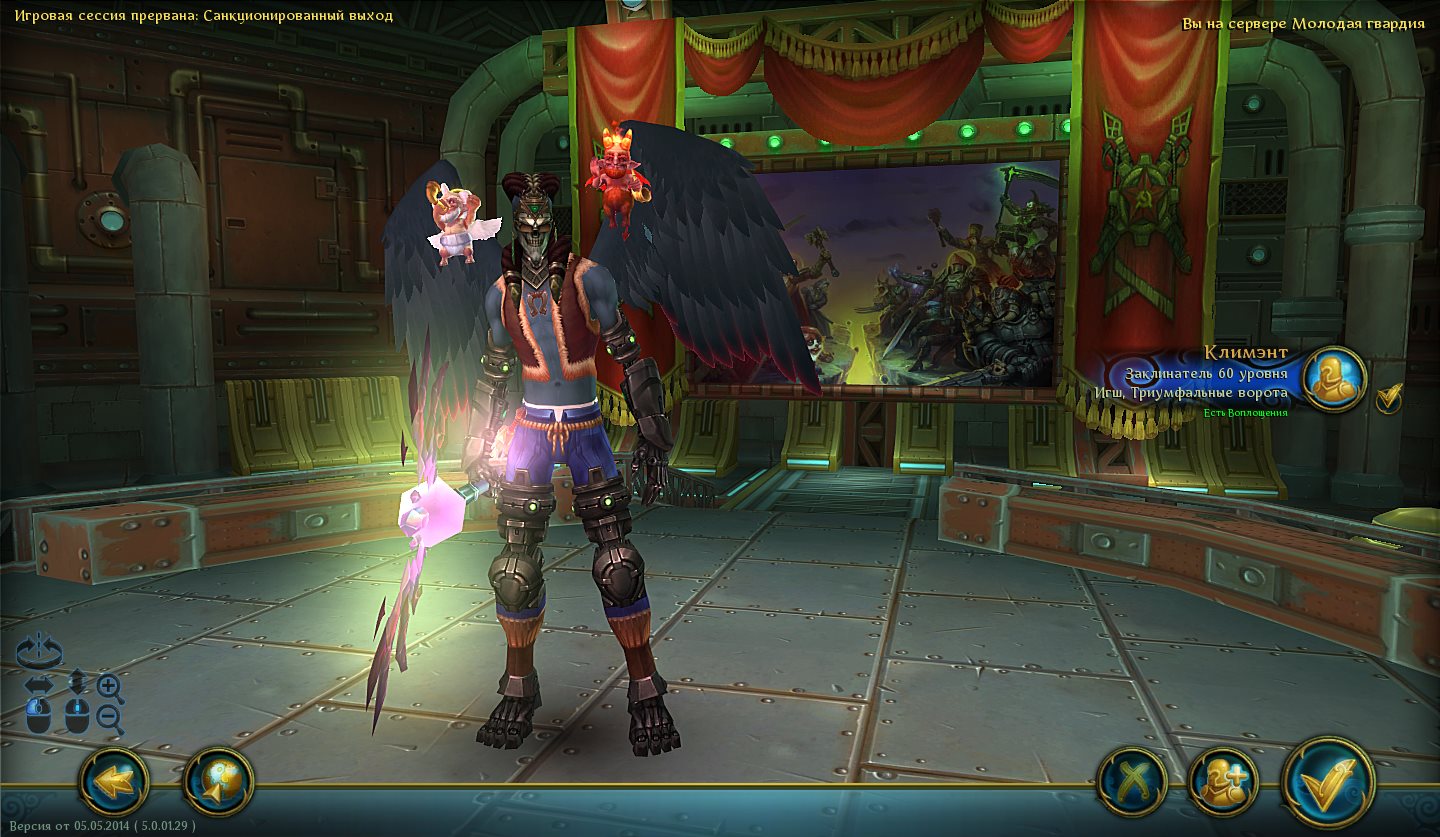Open server selection via the globe button
Screen dimensions: 1440x837
click(x=219, y=781)
